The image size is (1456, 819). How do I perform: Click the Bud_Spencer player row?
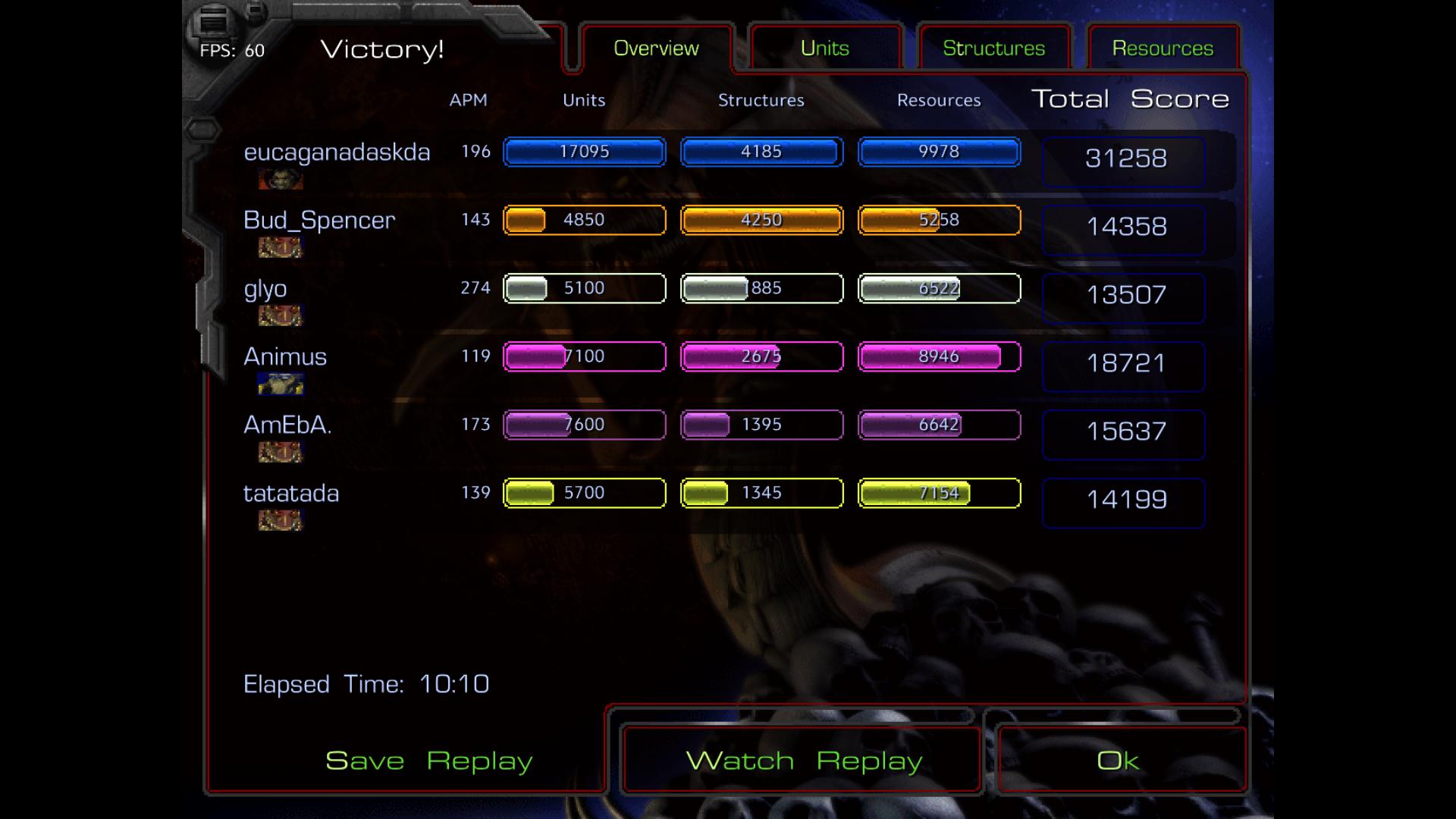[319, 221]
